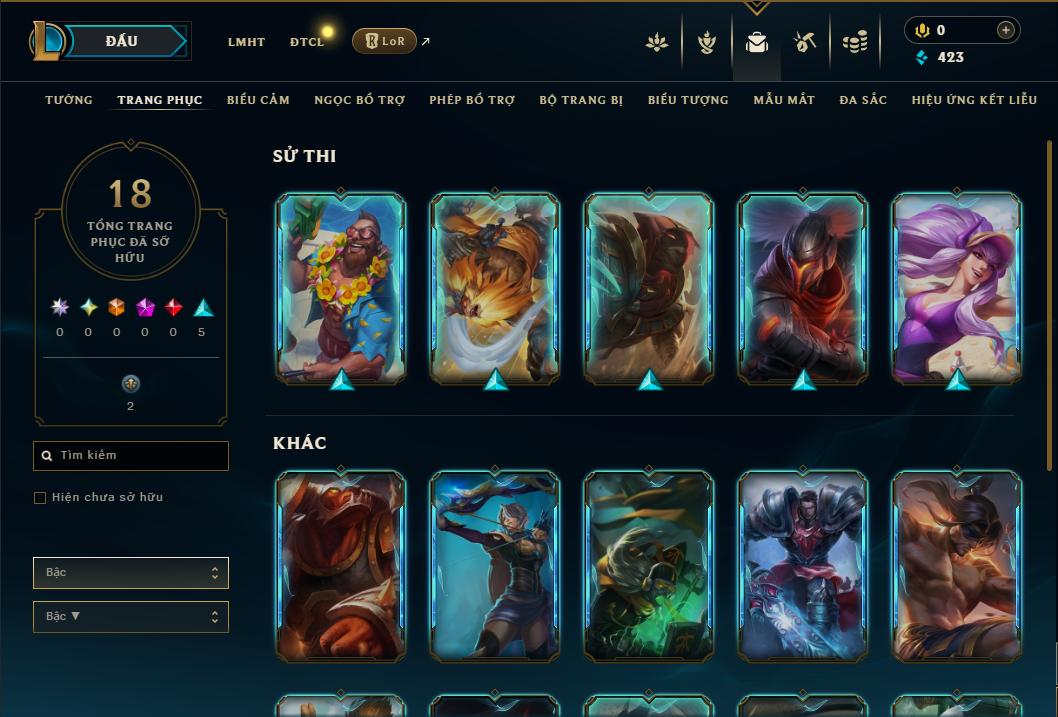This screenshot has width=1058, height=717.
Task: Select the silver-haired archer skin card
Action: (x=495, y=566)
